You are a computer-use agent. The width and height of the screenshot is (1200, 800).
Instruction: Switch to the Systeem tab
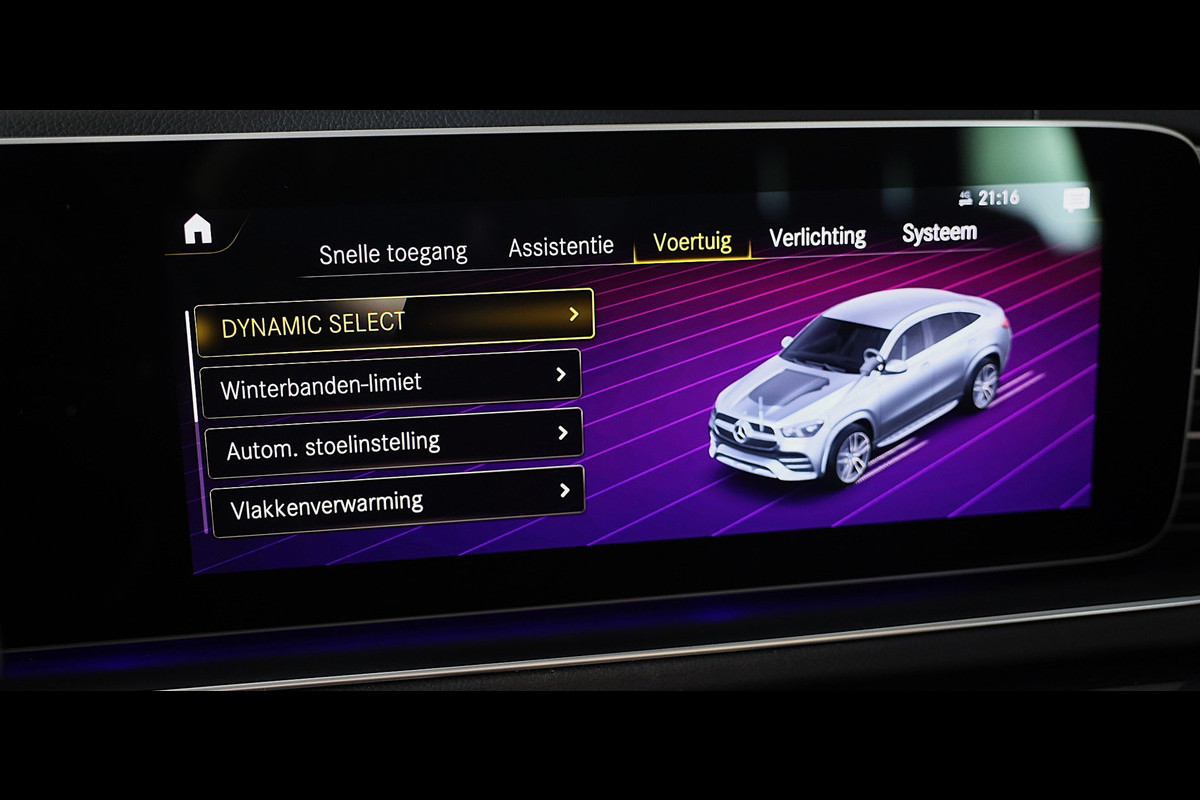939,233
